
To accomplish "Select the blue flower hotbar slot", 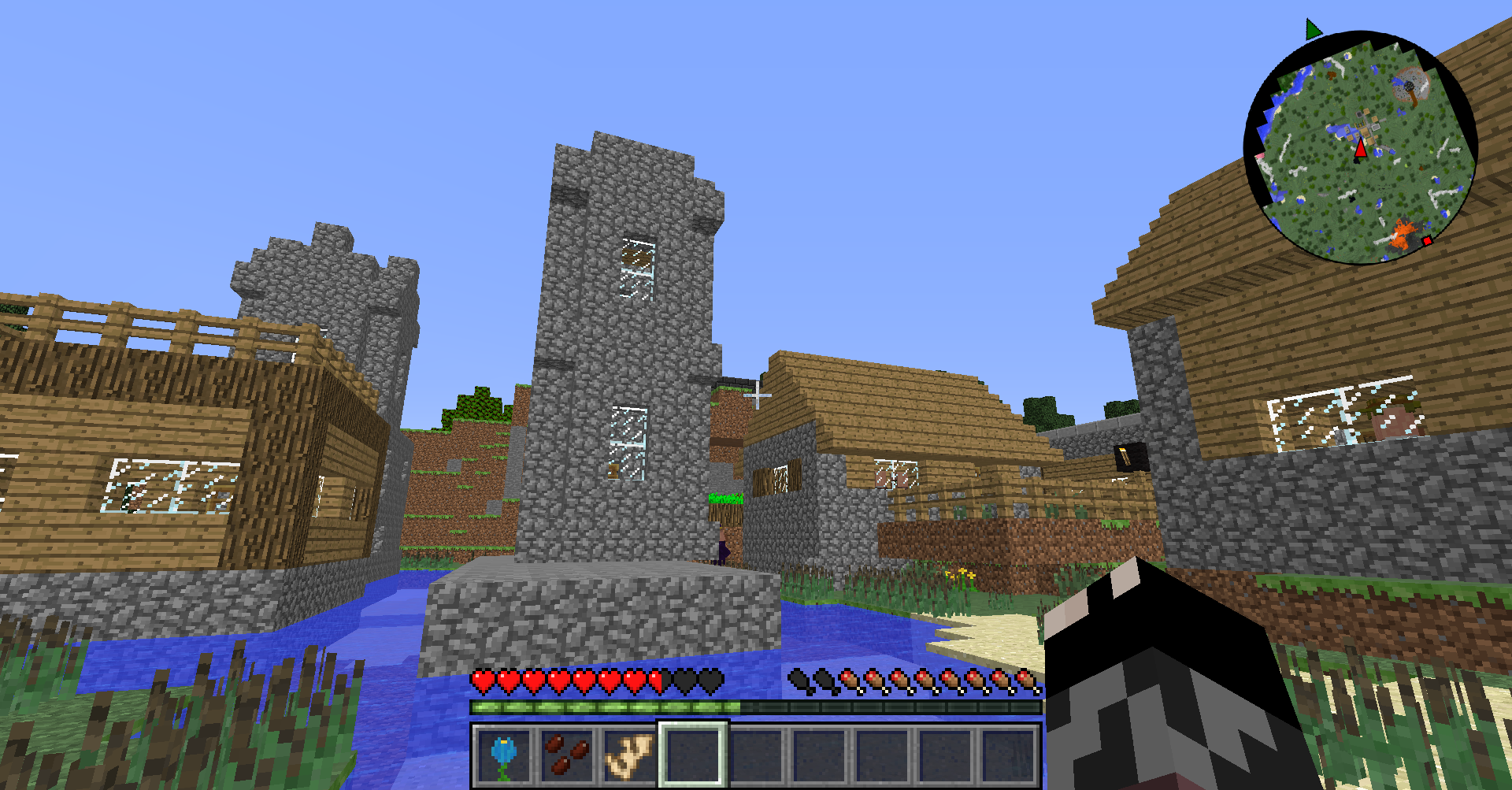I will click(504, 755).
